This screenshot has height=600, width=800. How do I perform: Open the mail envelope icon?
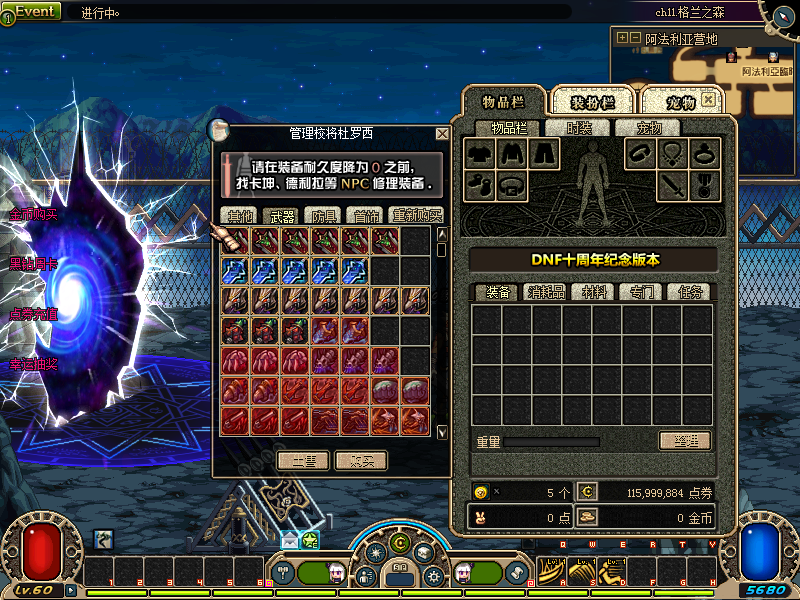(x=290, y=540)
